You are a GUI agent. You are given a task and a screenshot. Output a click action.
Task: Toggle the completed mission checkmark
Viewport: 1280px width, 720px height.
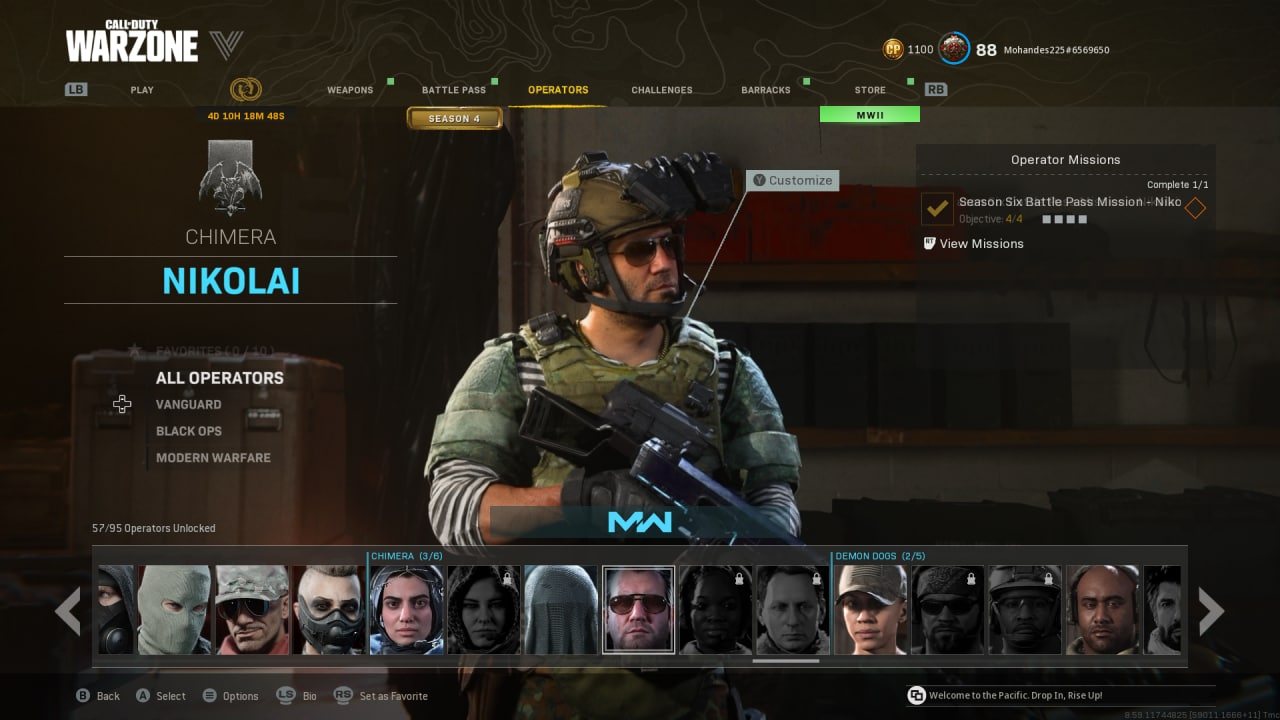point(936,209)
